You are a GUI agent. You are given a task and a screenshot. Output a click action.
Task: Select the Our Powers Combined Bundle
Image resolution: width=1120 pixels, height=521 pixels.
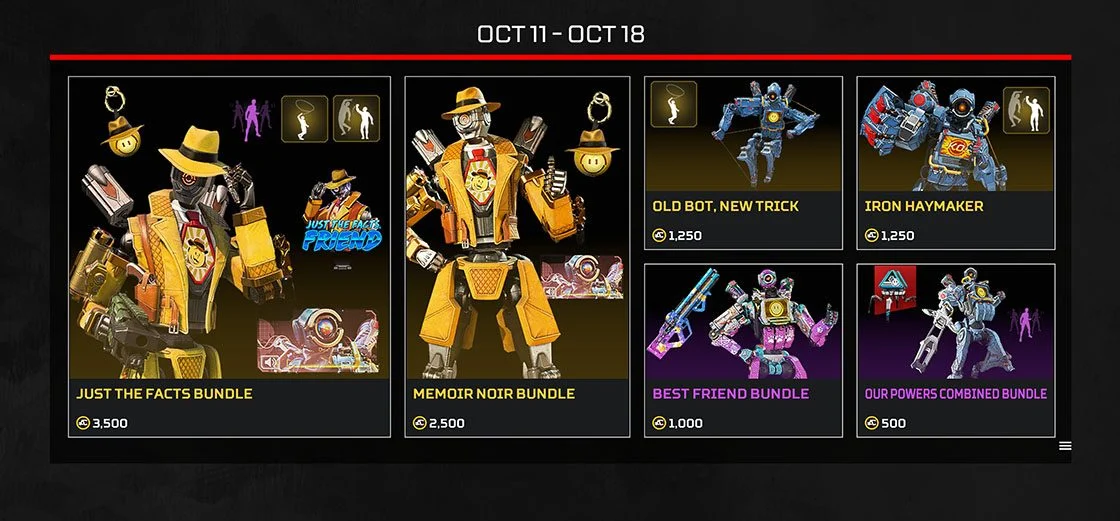point(955,350)
